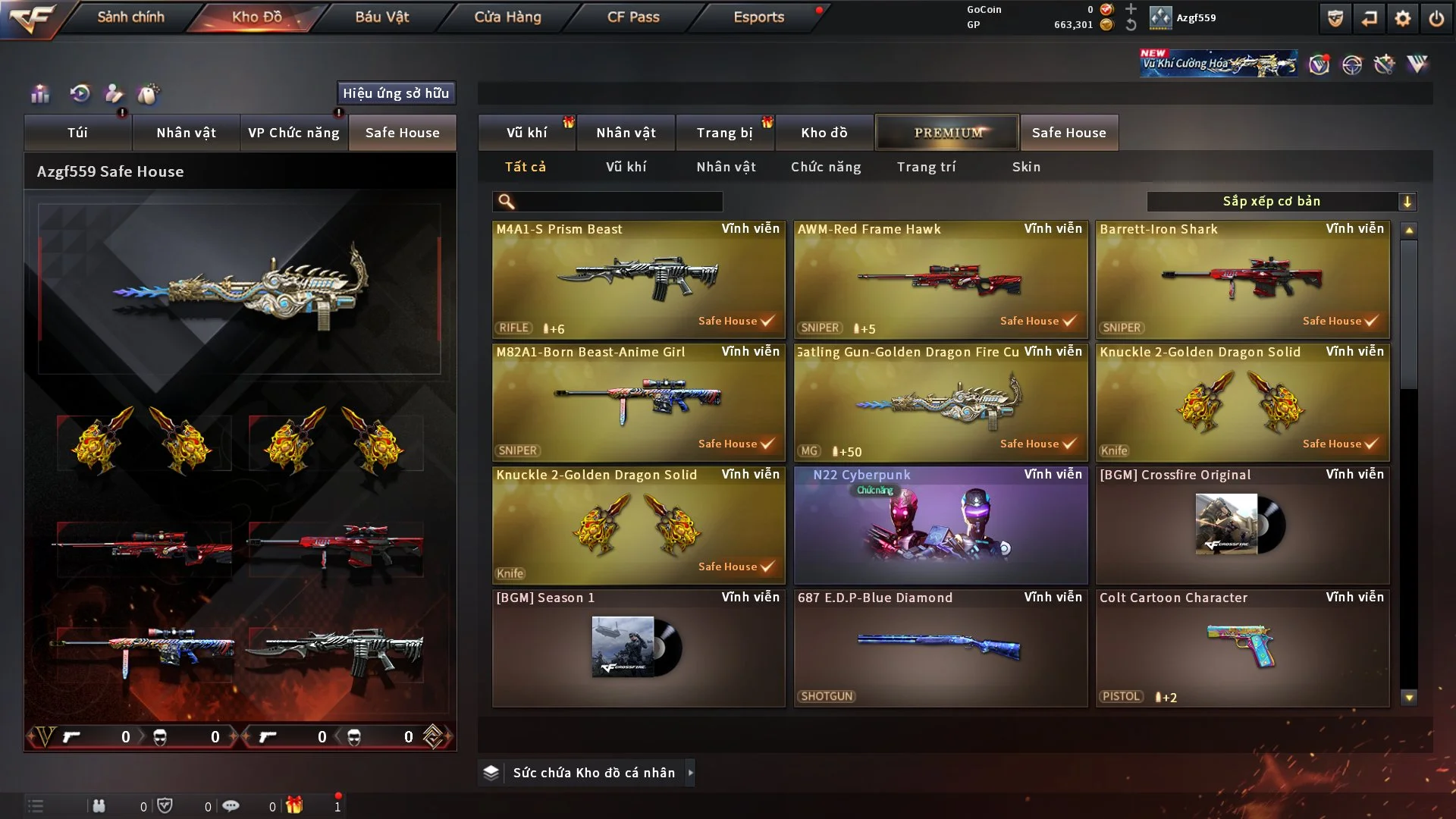Switch to the Túi tab
Viewport: 1456px width, 819px height.
(x=77, y=133)
